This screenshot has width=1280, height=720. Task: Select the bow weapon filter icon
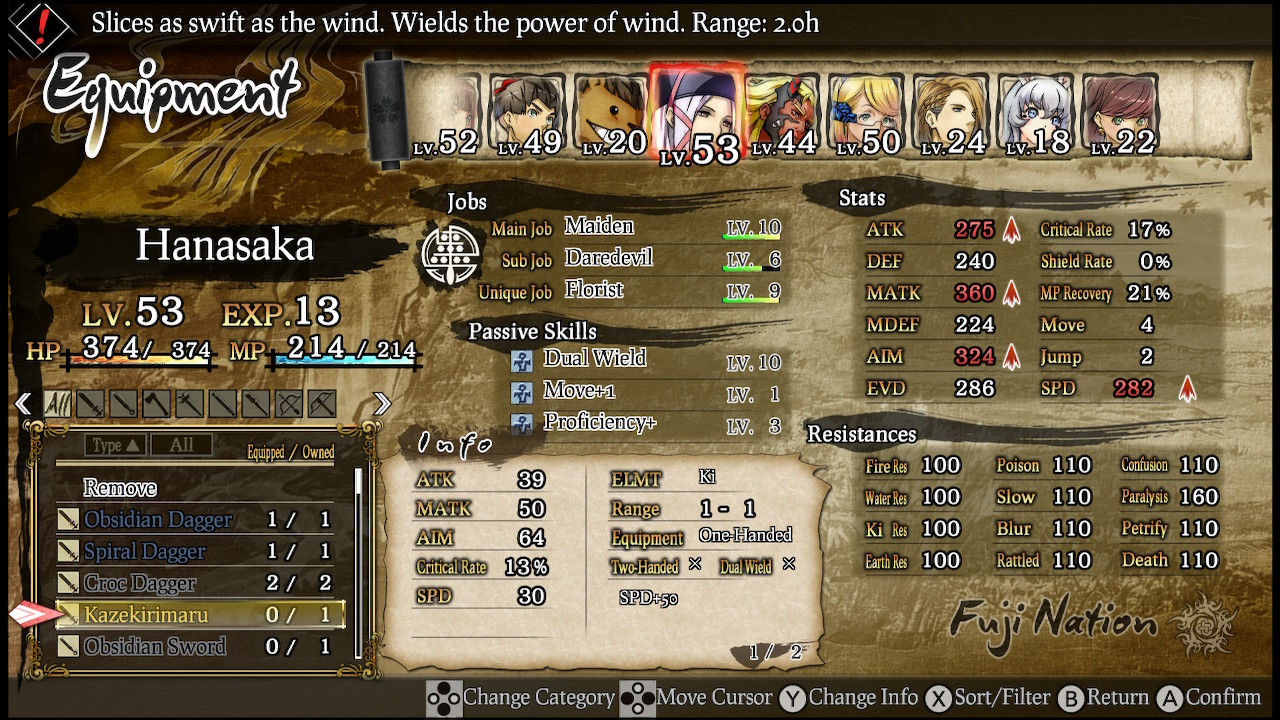click(290, 403)
